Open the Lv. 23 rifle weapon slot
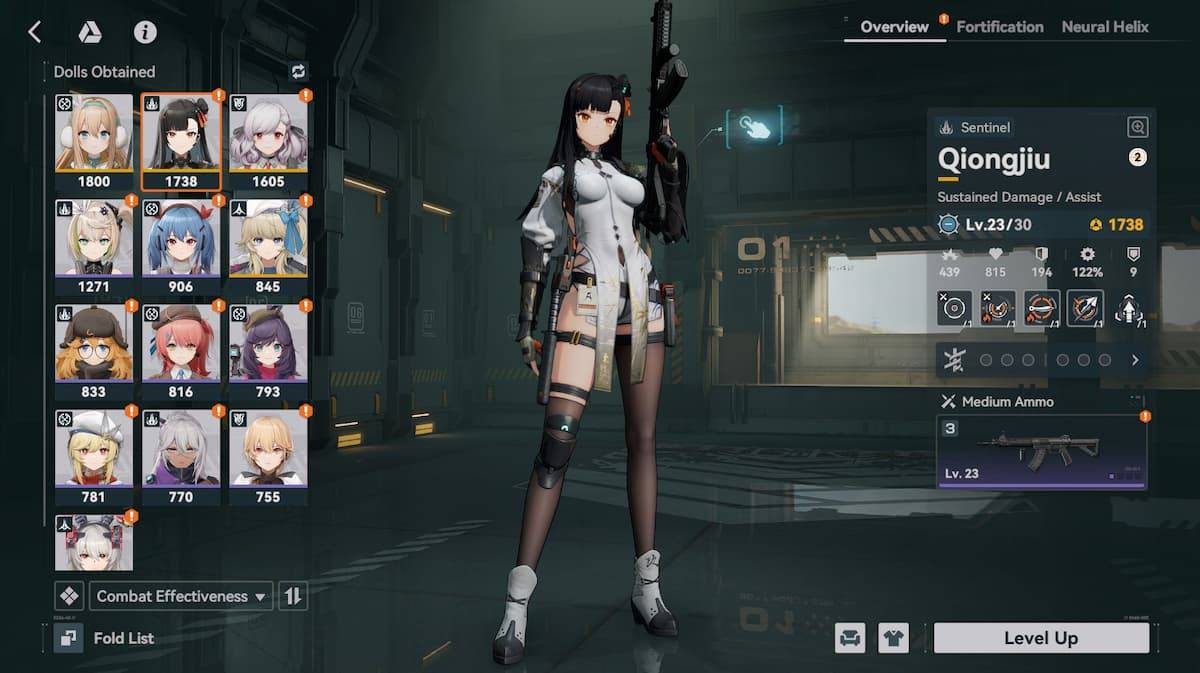The image size is (1200, 673). point(1041,452)
